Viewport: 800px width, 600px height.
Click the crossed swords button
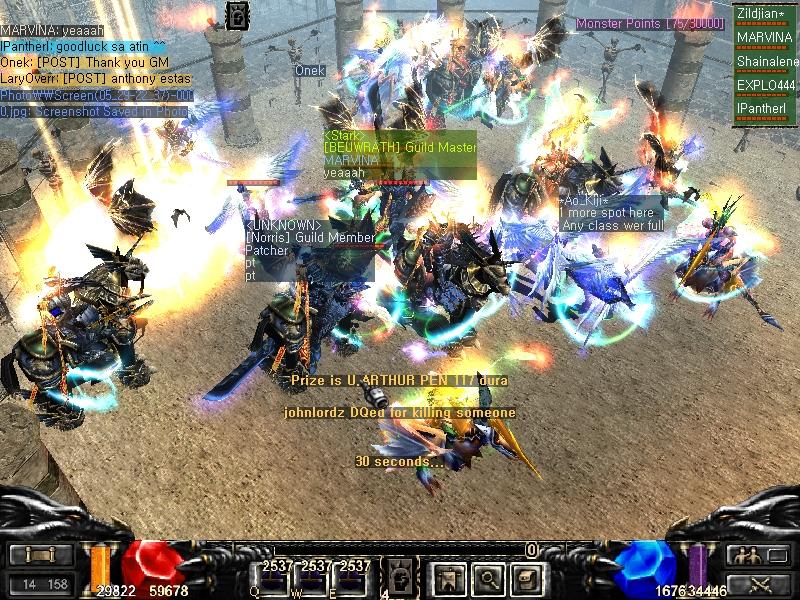pos(757,583)
